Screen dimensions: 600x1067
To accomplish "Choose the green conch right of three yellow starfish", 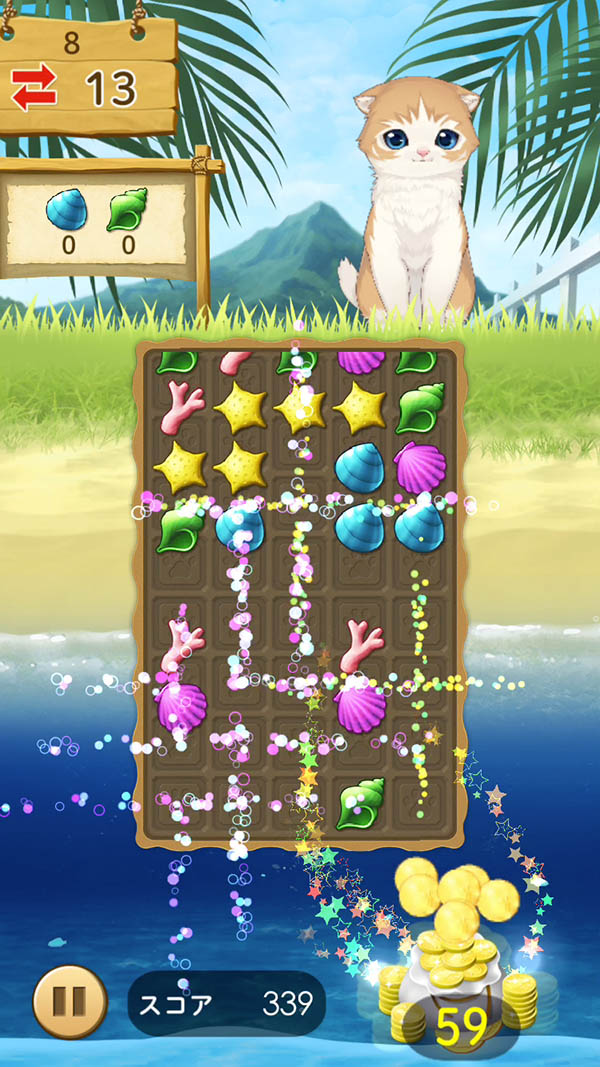I will tap(419, 408).
